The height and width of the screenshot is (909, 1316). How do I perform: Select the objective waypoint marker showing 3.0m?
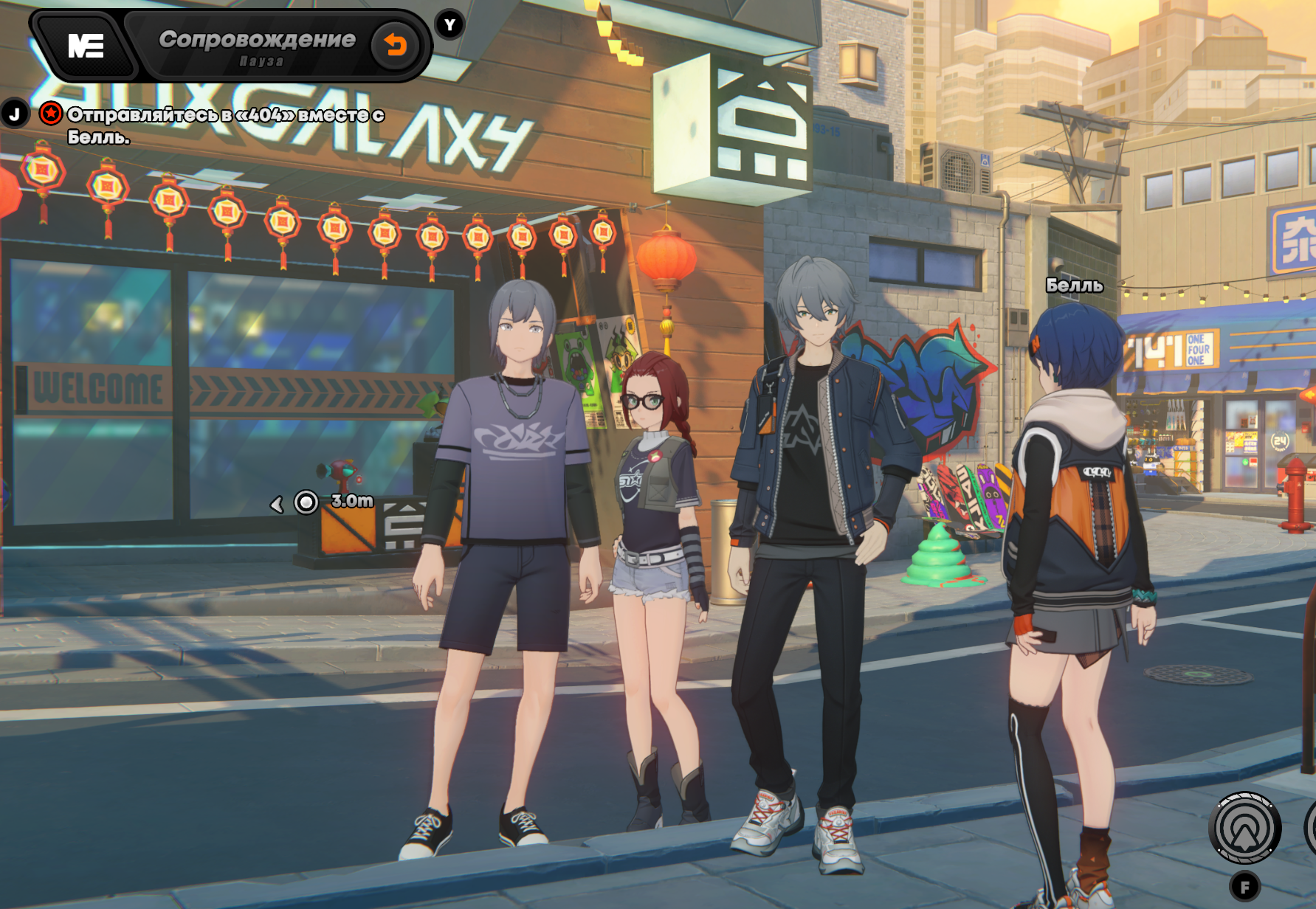coord(306,502)
